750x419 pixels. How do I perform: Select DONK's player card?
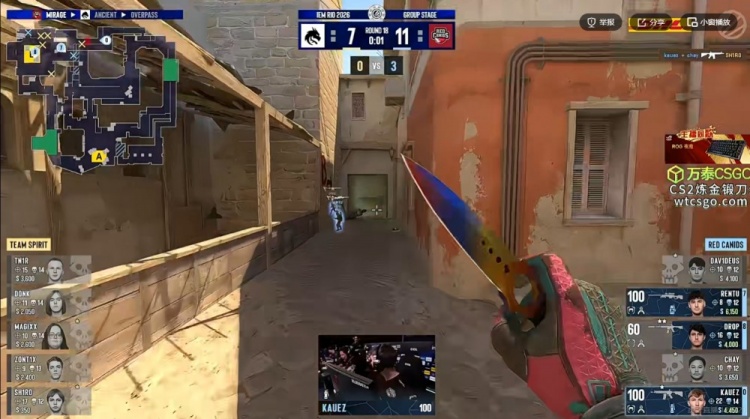[x=45, y=302]
